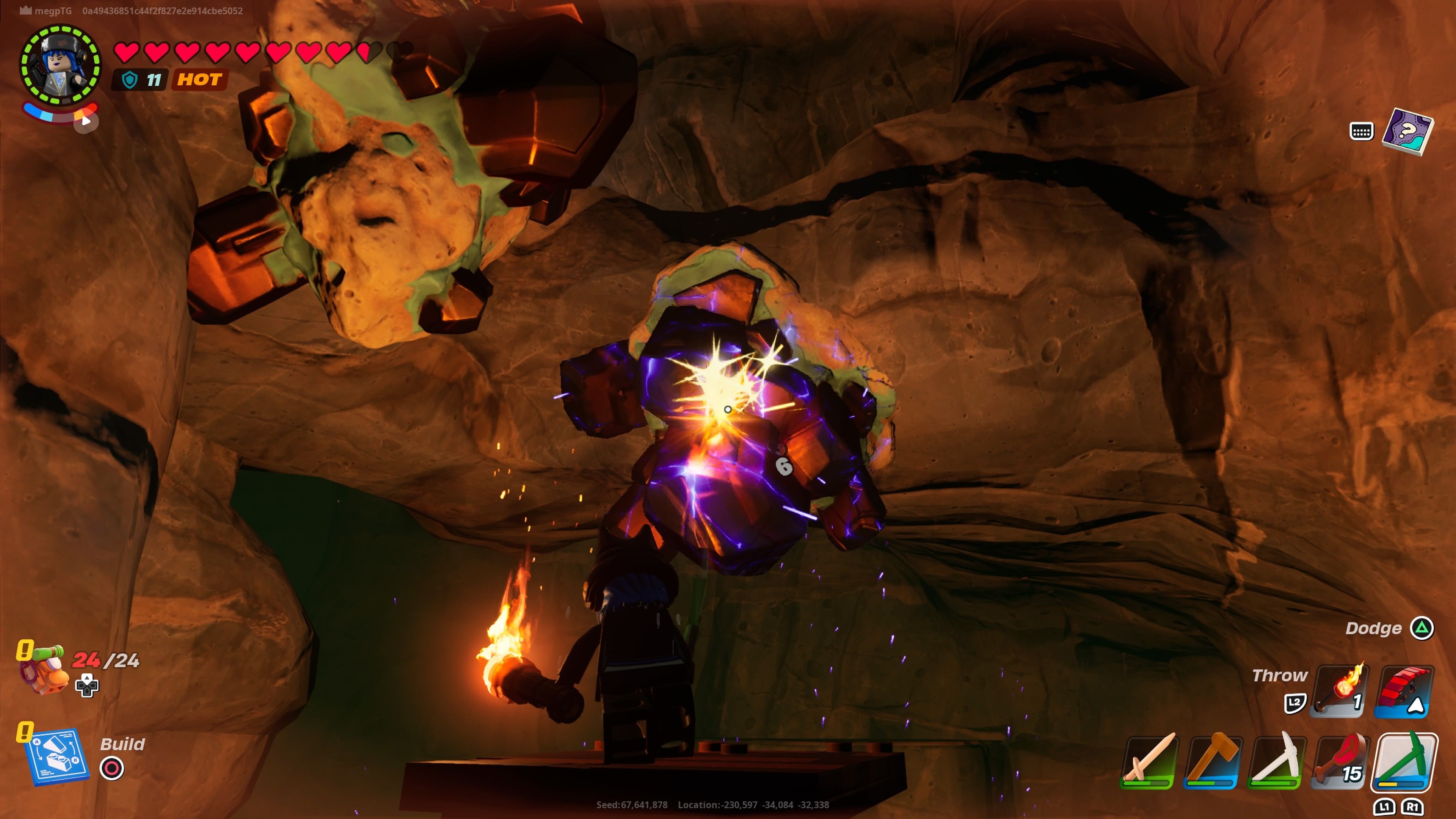Open the purple question-mark guide book
This screenshot has width=1456, height=819.
pos(1407,131)
